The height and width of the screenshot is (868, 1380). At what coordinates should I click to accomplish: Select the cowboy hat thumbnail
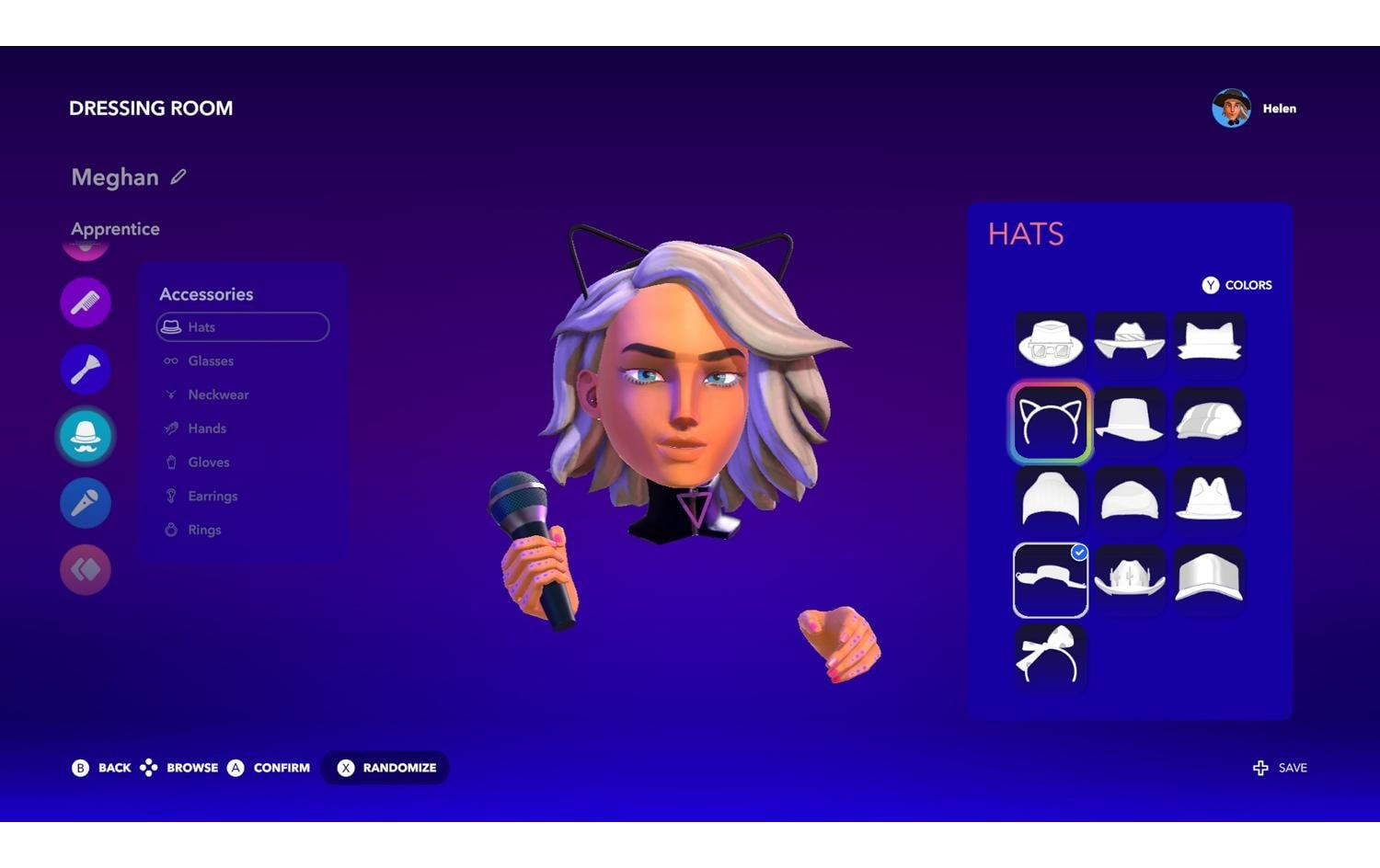(1130, 578)
